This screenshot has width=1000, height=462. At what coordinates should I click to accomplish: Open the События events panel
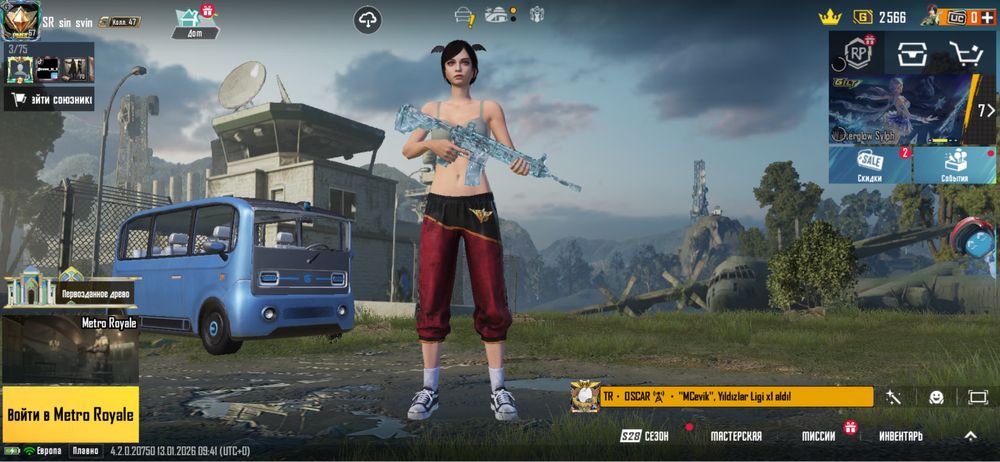[x=954, y=165]
